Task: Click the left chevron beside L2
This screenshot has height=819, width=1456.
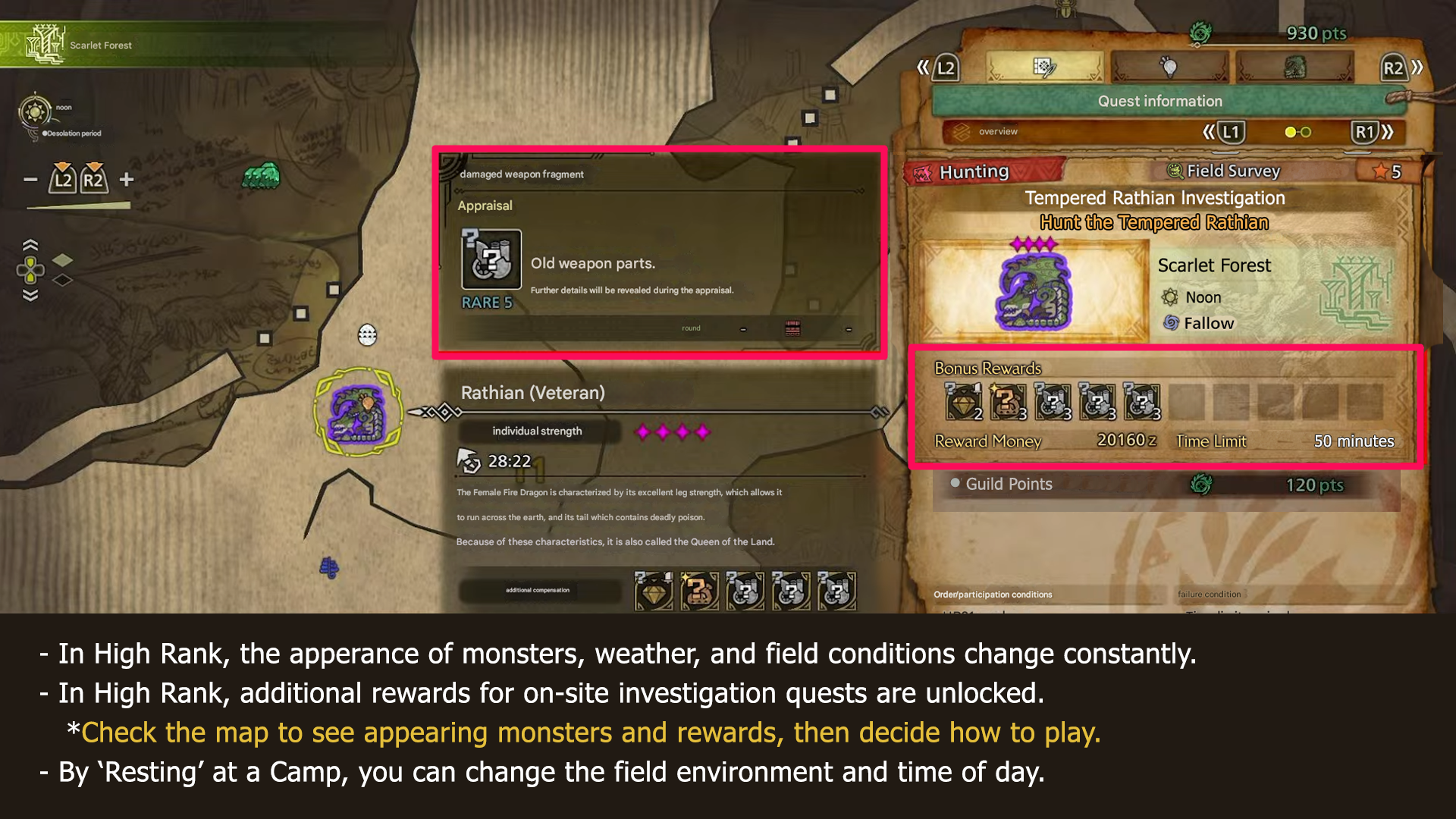Action: (x=922, y=68)
